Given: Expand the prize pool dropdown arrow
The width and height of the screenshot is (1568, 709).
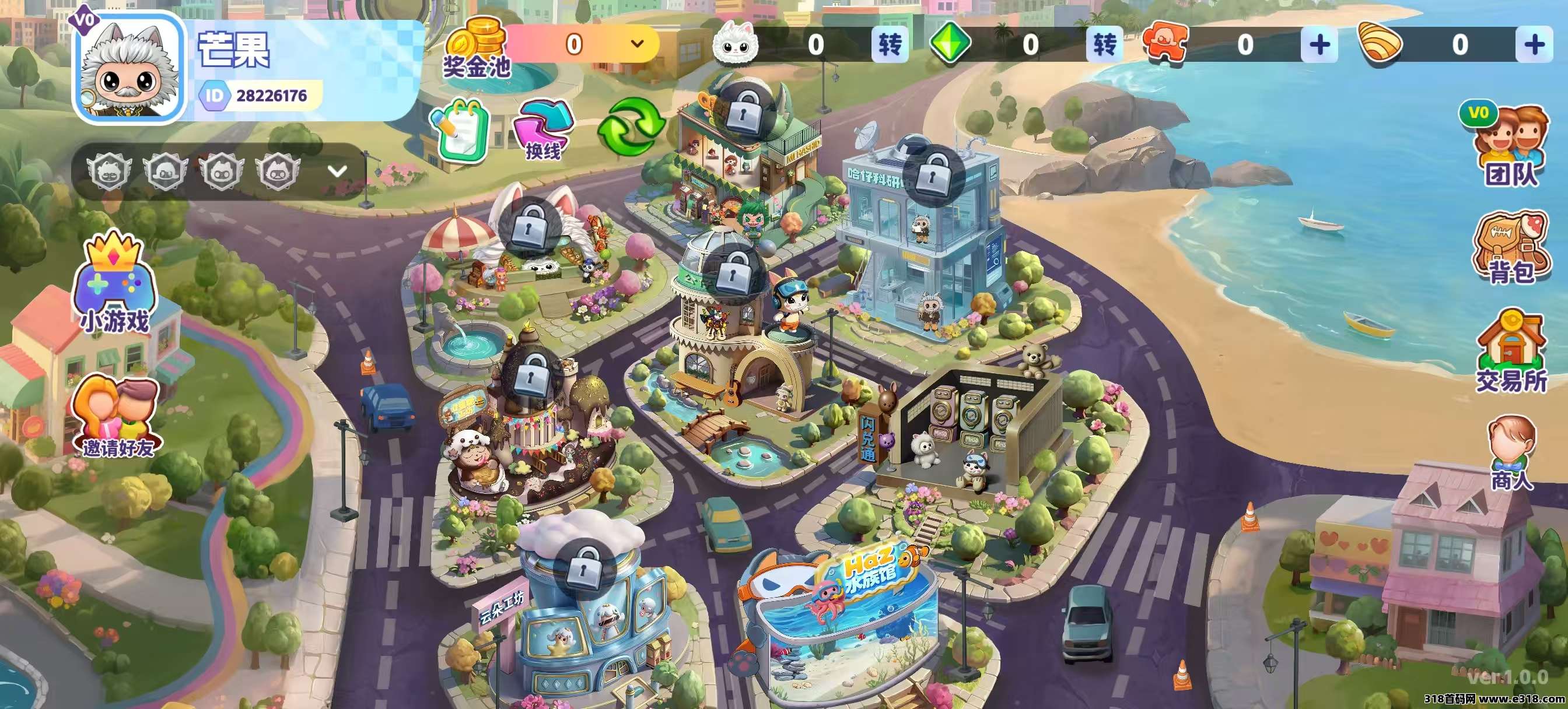Looking at the screenshot, I should (638, 44).
